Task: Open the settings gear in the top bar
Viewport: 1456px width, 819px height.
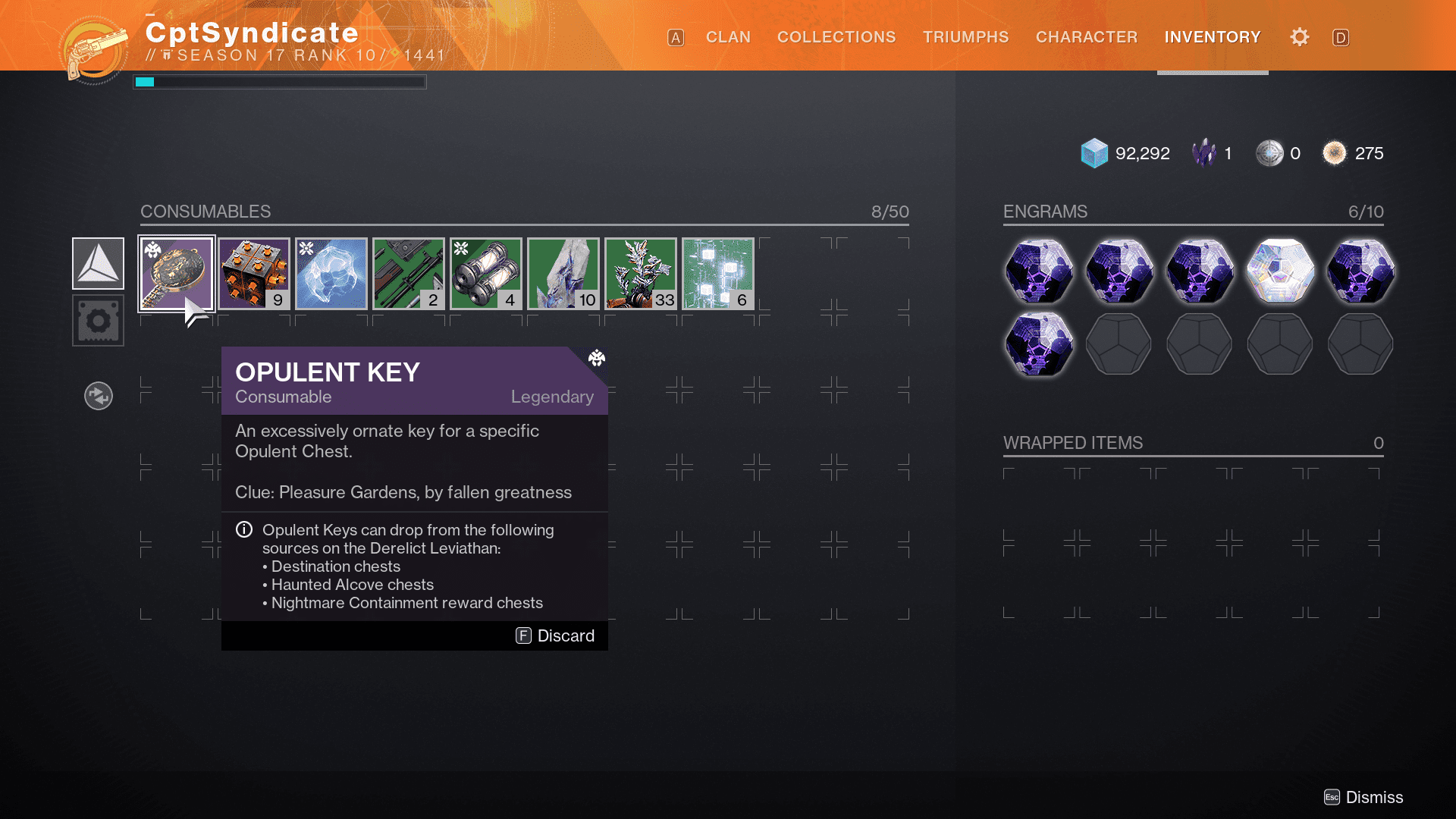Action: 1299,36
